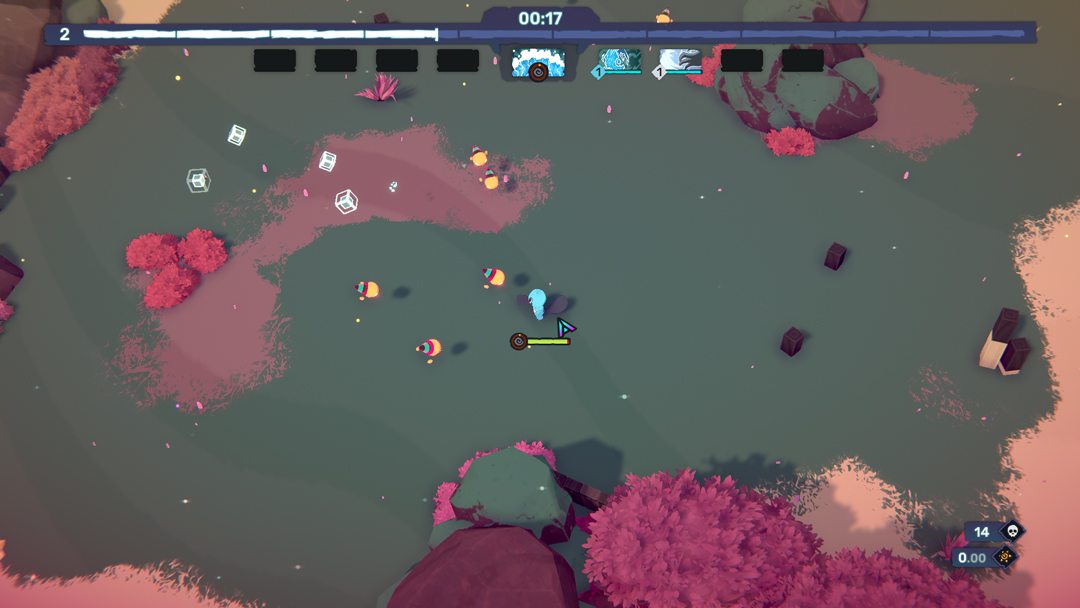Image resolution: width=1080 pixels, height=608 pixels.
Task: Activate the white wind gust ability
Action: pyautogui.click(x=681, y=60)
